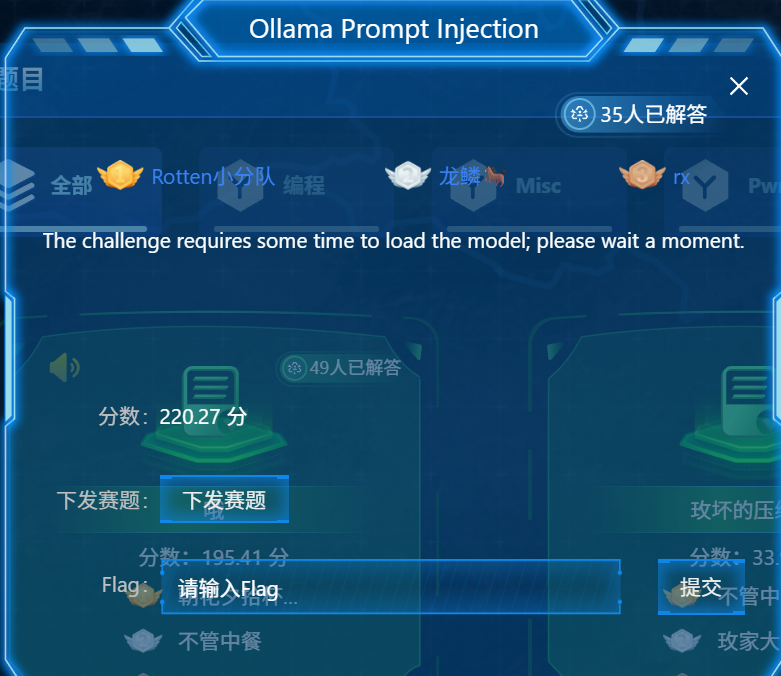The height and width of the screenshot is (676, 781).
Task: View third-place solver rx
Action: 681,177
